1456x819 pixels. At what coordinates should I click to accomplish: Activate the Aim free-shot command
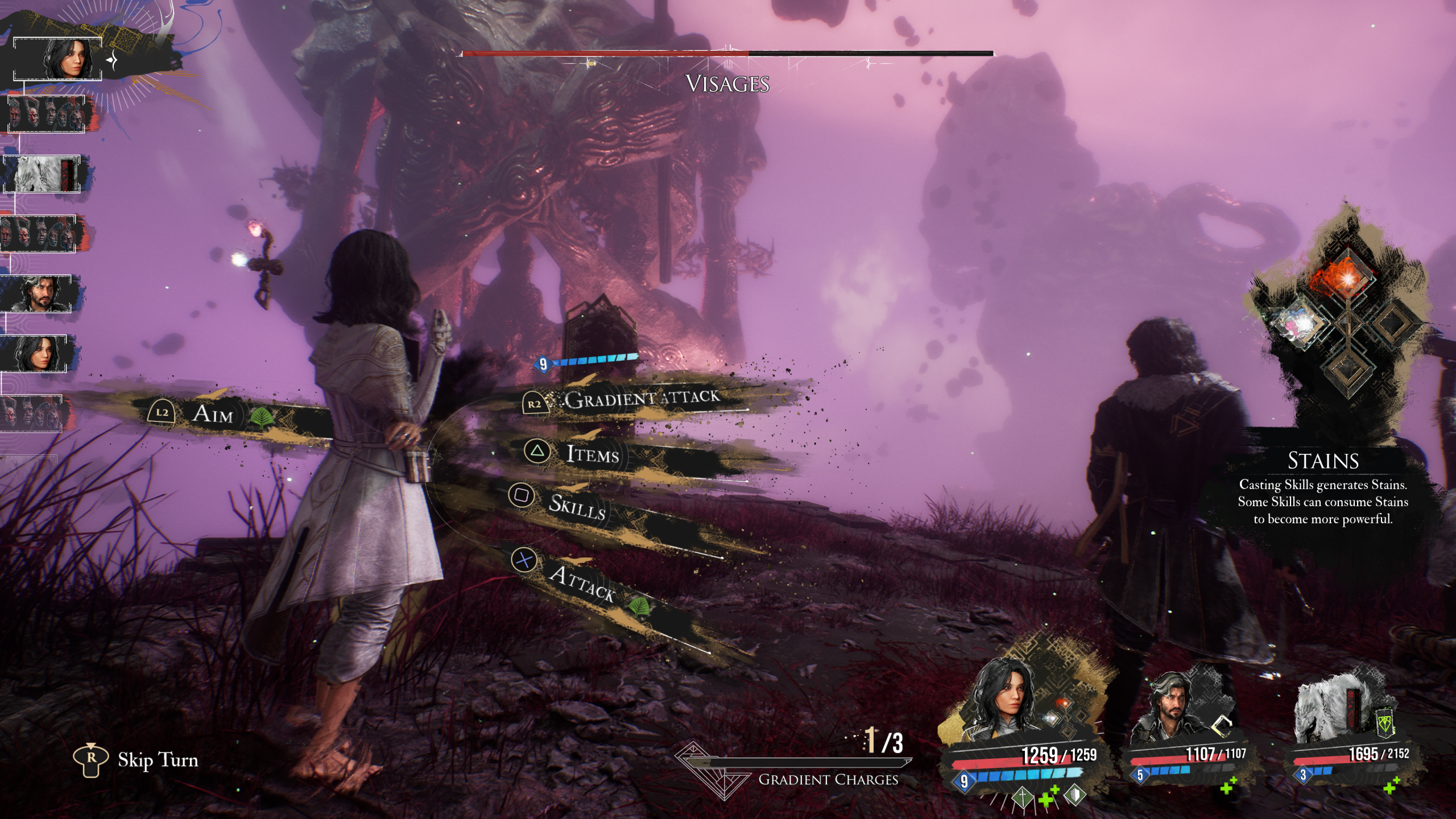coord(213,413)
